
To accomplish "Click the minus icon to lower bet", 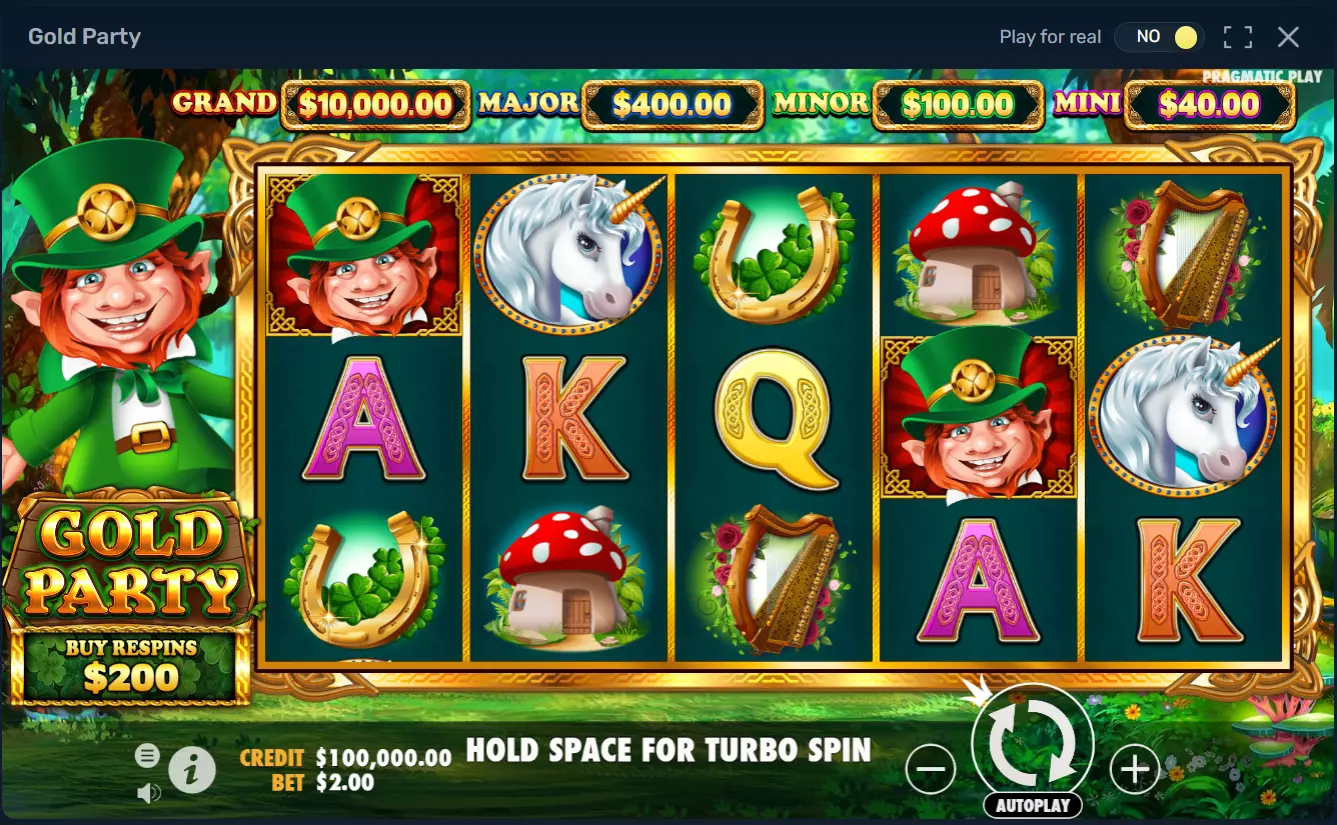I will tap(930, 770).
